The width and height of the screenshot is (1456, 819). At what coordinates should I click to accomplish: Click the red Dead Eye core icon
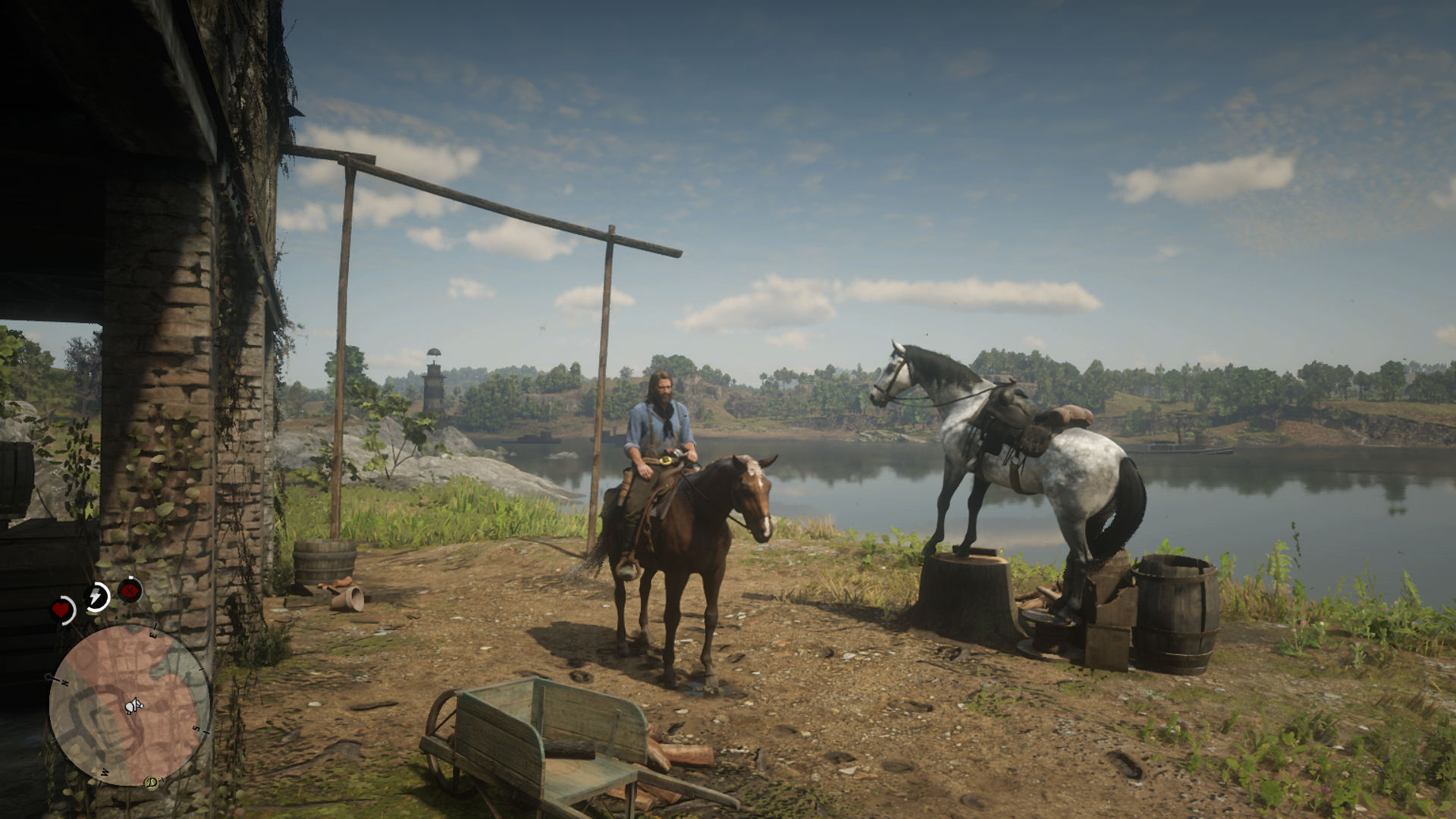(x=129, y=589)
